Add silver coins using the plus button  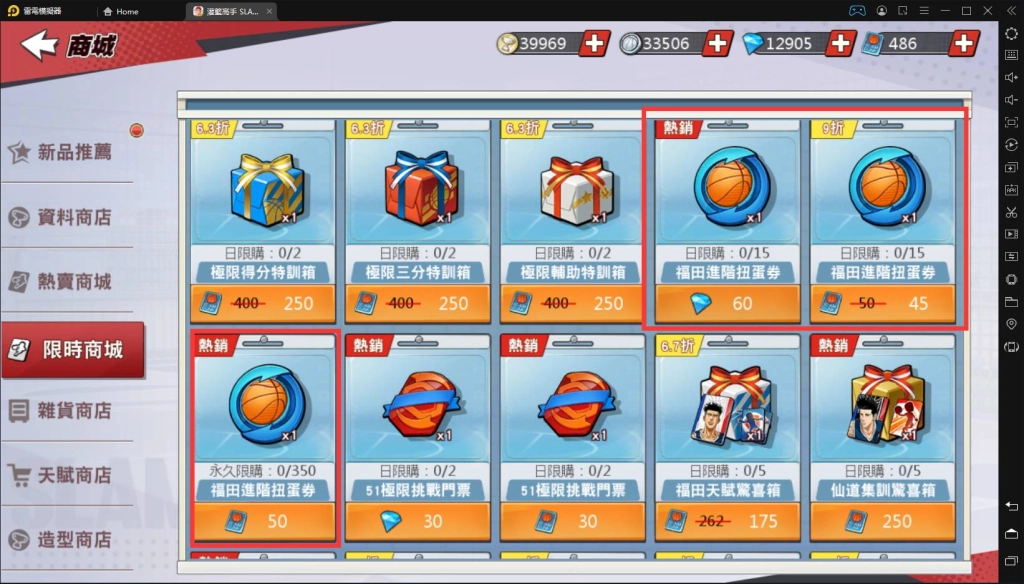pyautogui.click(x=718, y=43)
